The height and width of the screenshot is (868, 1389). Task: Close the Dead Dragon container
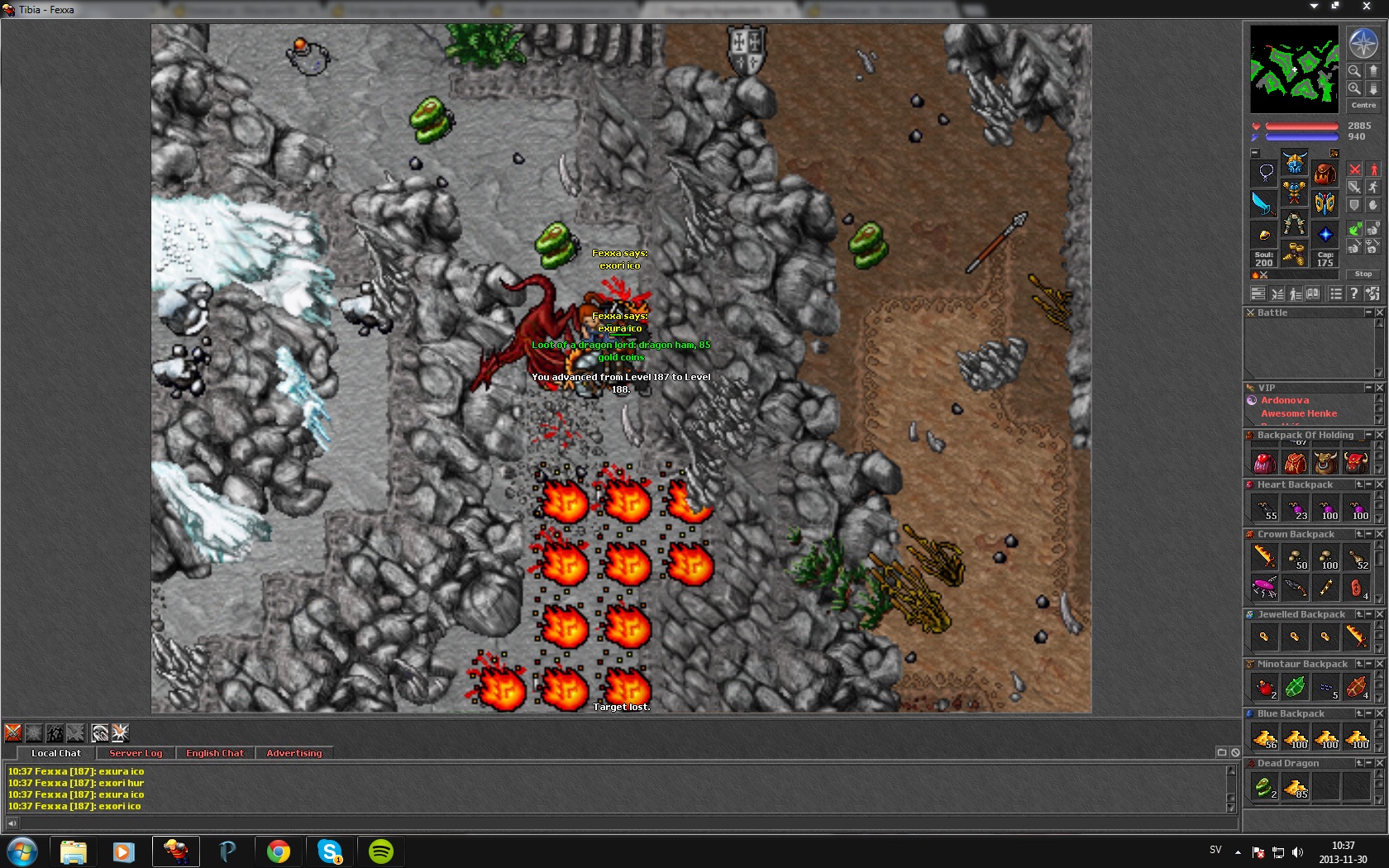point(1379,763)
